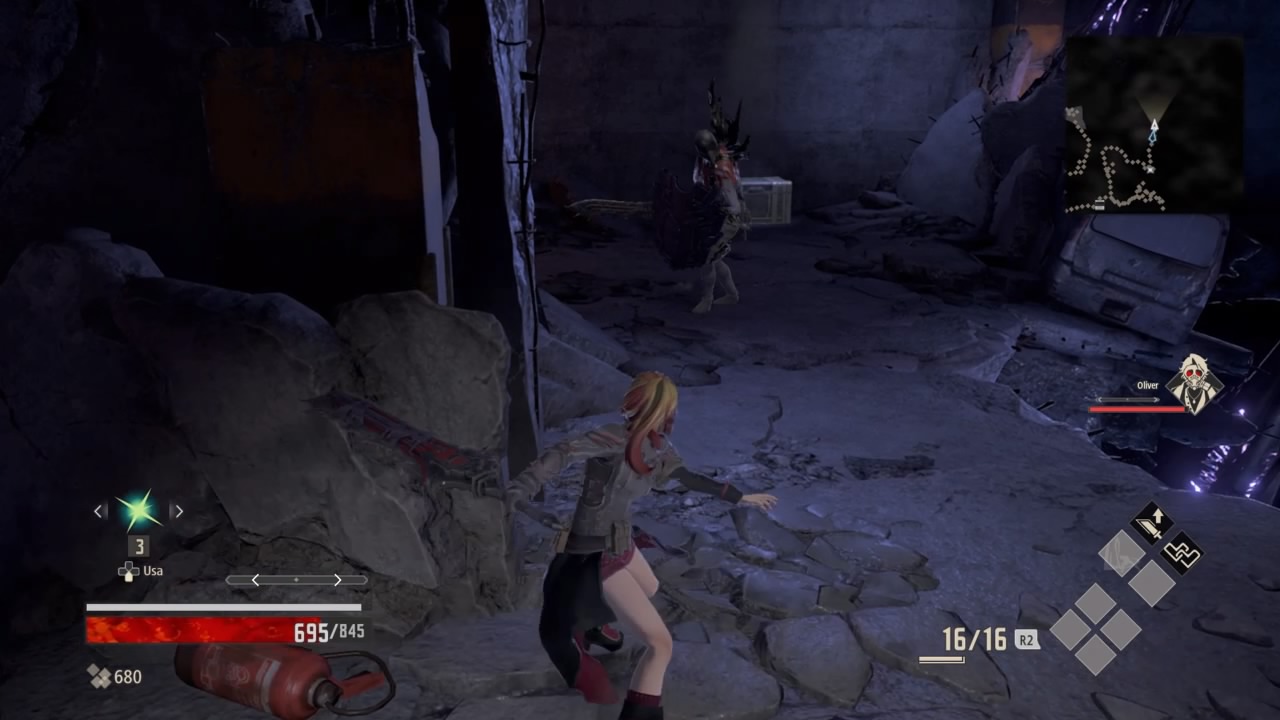Open the minimap

[1153, 124]
